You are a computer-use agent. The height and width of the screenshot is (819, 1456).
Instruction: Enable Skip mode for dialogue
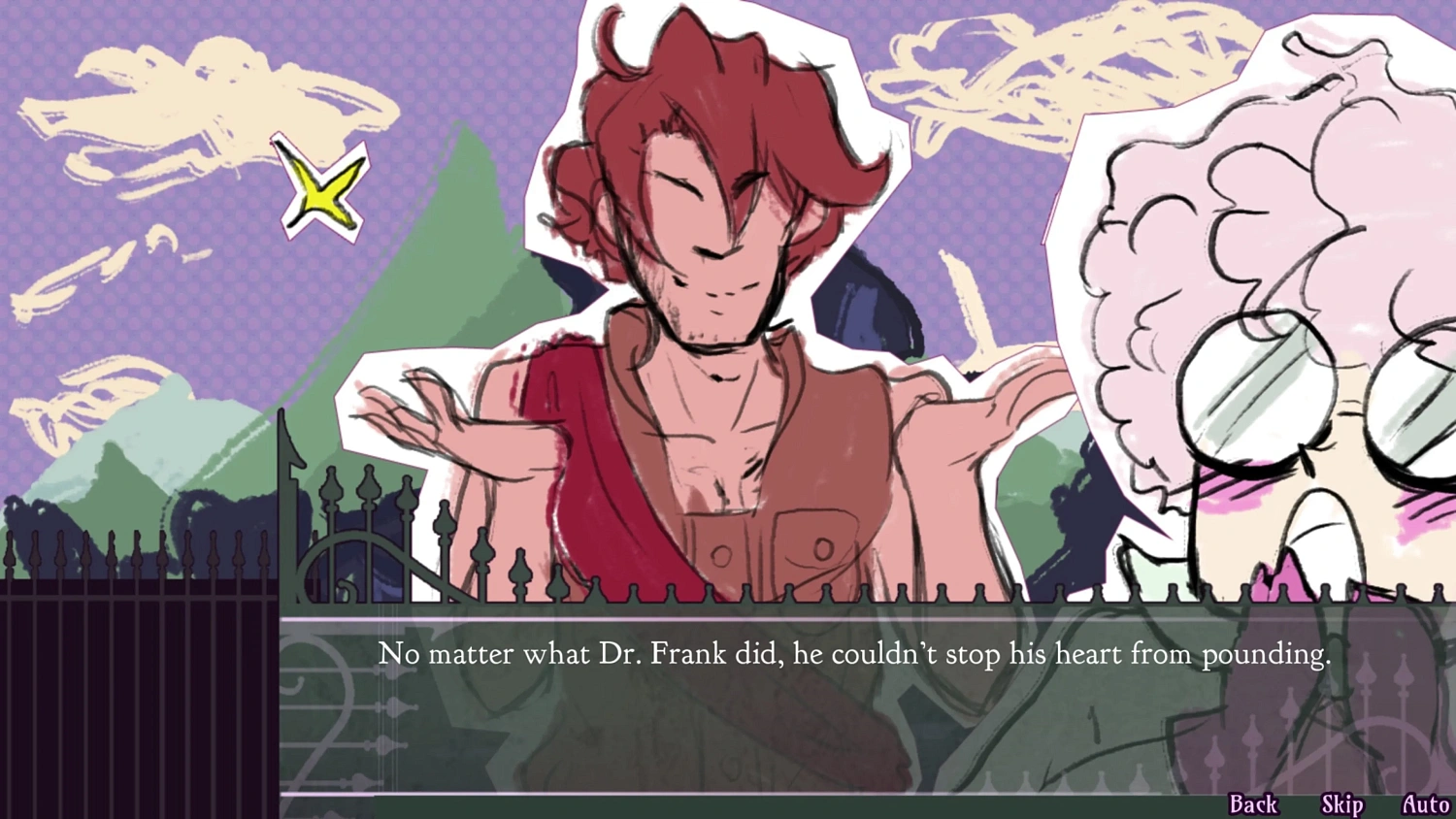click(x=1340, y=803)
